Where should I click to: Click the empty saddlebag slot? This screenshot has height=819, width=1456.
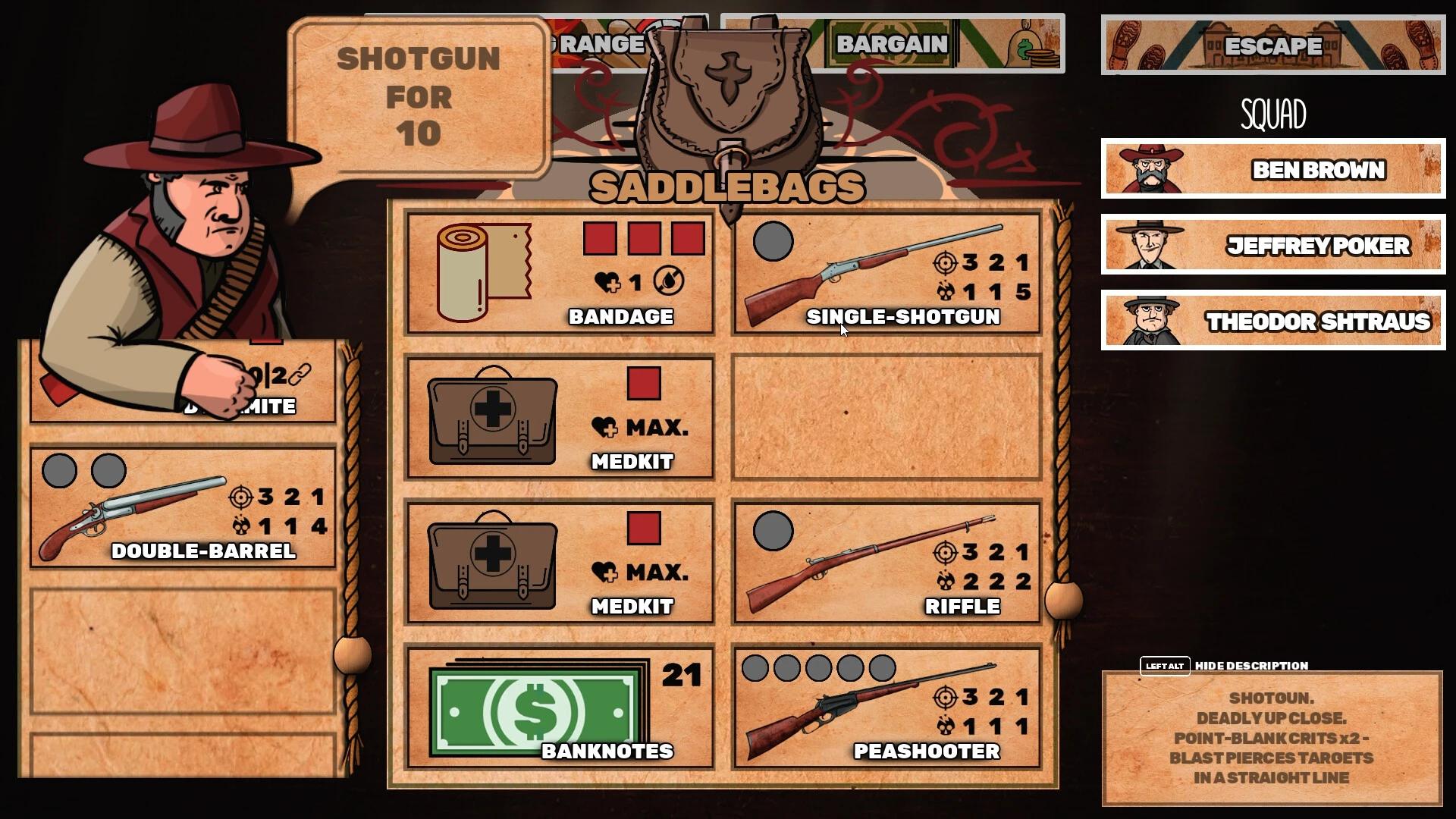887,417
